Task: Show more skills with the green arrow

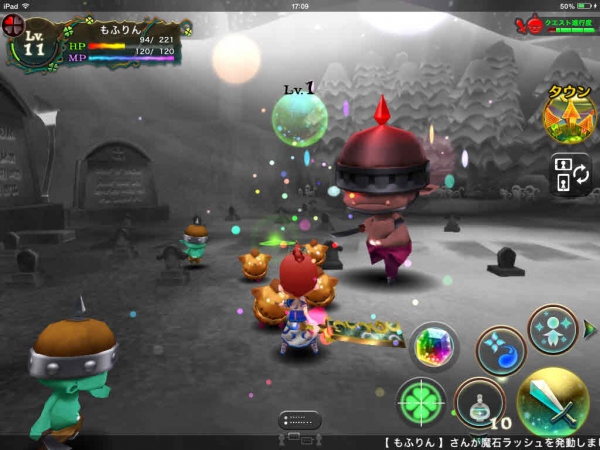Action: 590,328
